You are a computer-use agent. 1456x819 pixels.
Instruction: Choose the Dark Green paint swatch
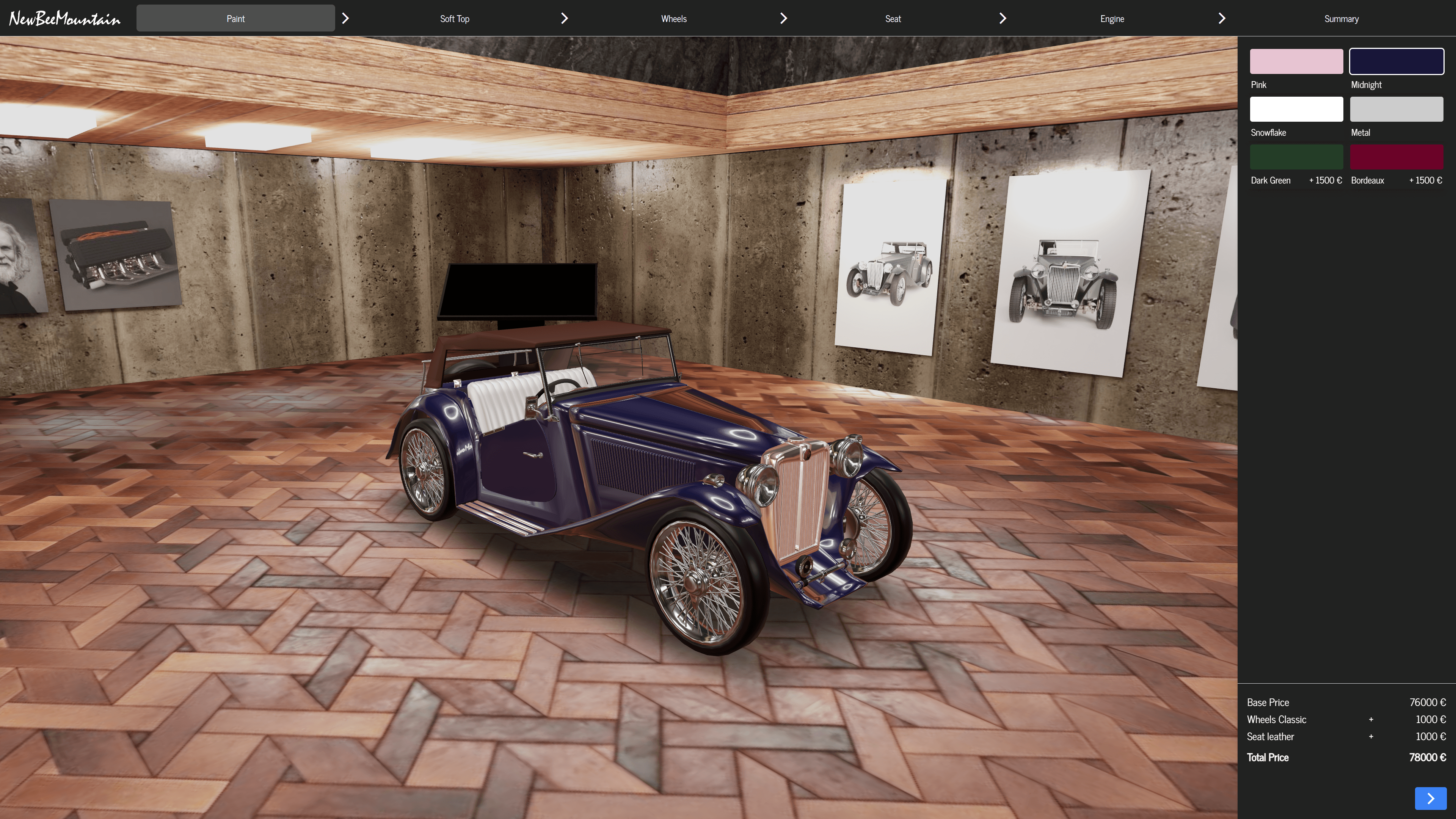[x=1296, y=157]
